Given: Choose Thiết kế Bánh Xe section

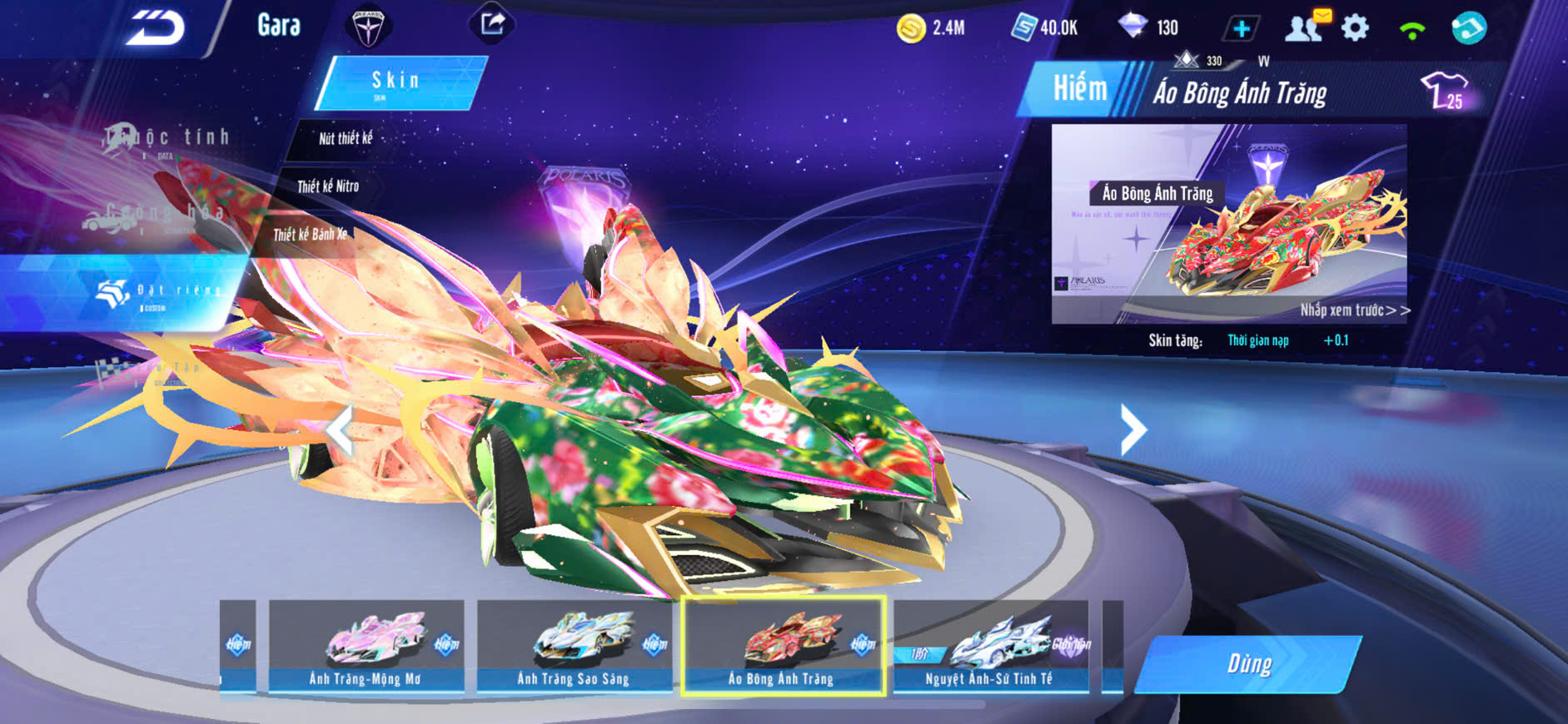Looking at the screenshot, I should (310, 235).
